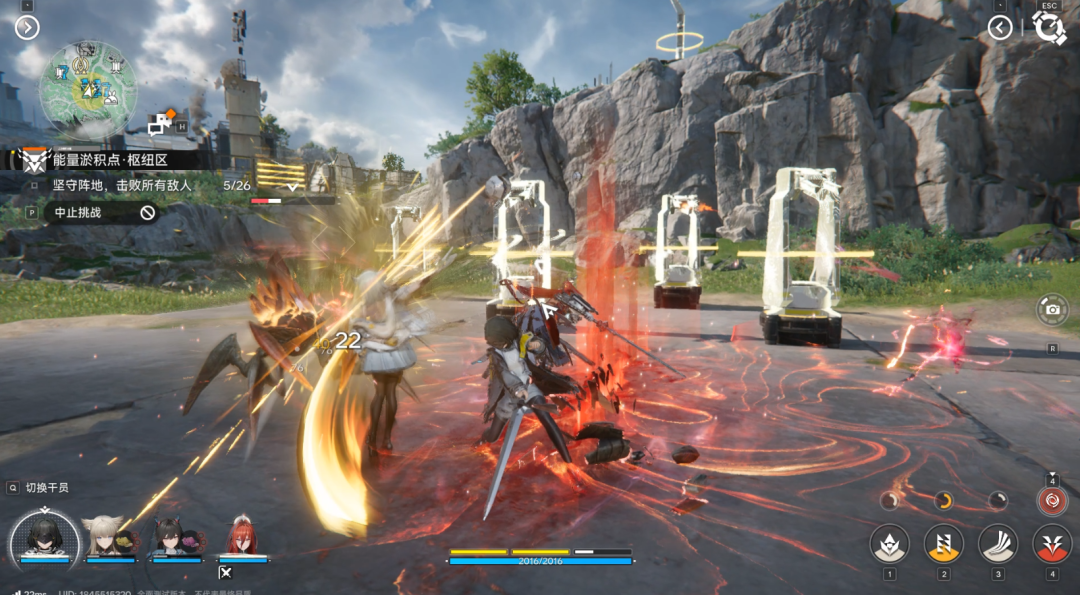Click the 中止挑战 abort challenge button
This screenshot has width=1080, height=595.
pyautogui.click(x=100, y=212)
